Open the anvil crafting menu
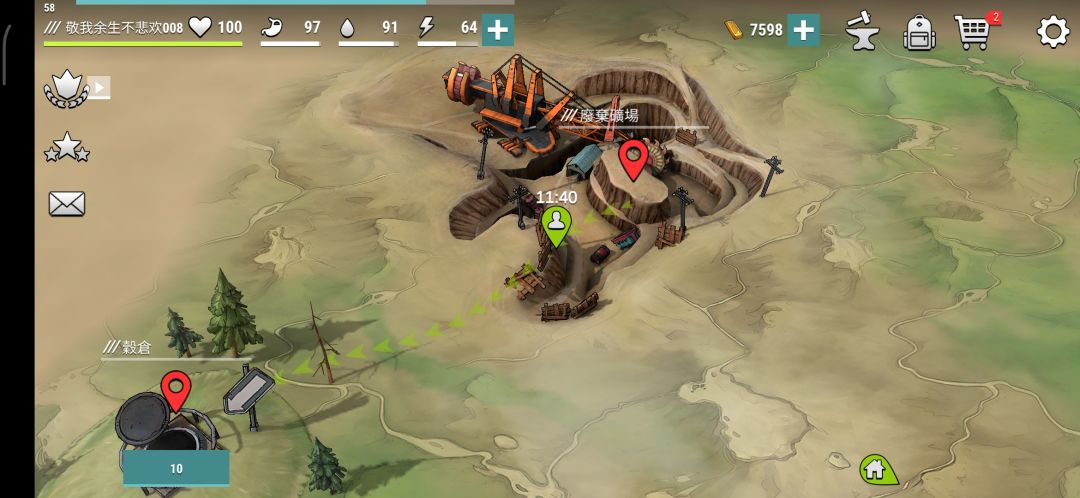 coord(860,31)
